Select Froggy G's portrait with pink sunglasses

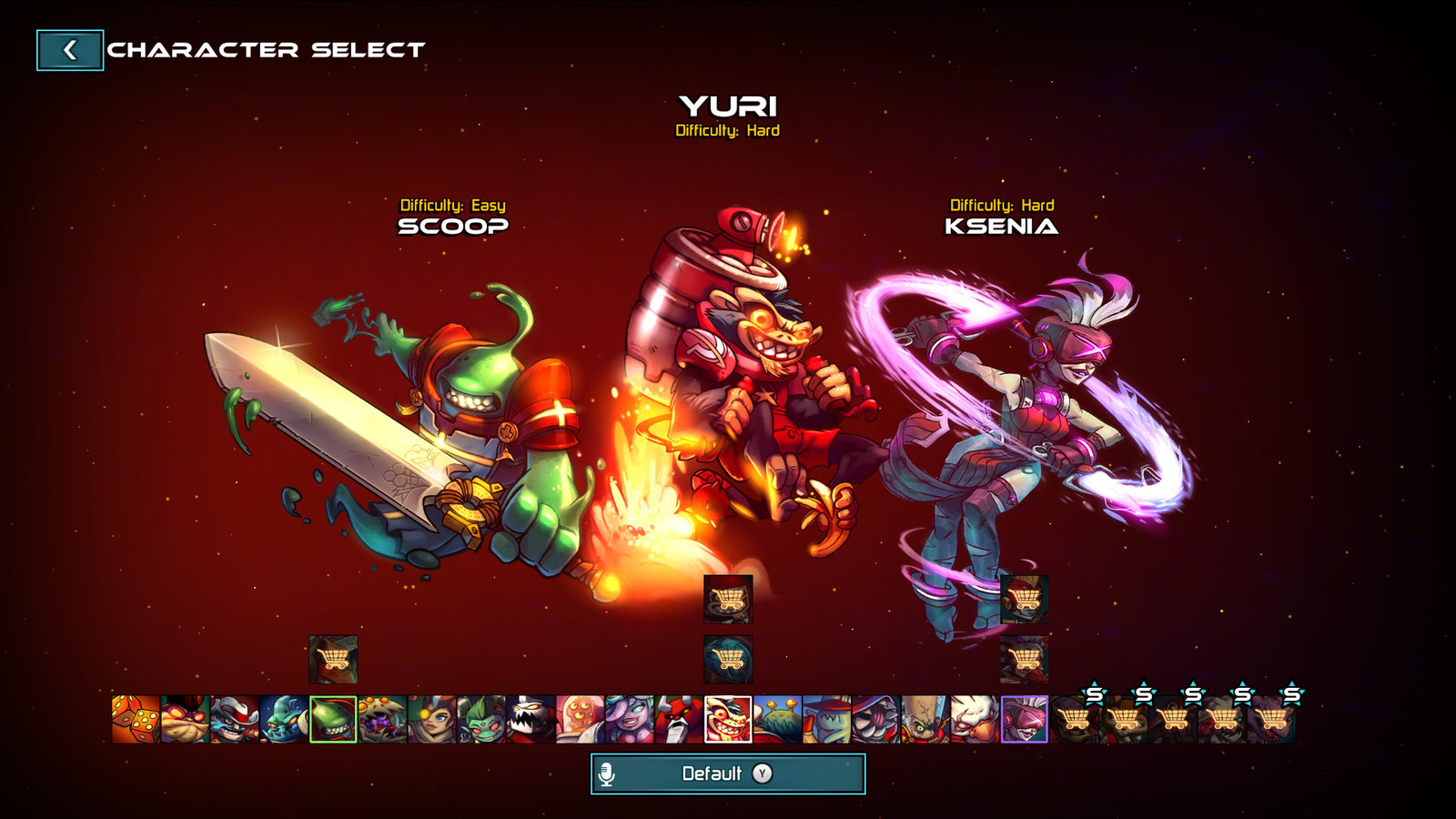[185, 719]
